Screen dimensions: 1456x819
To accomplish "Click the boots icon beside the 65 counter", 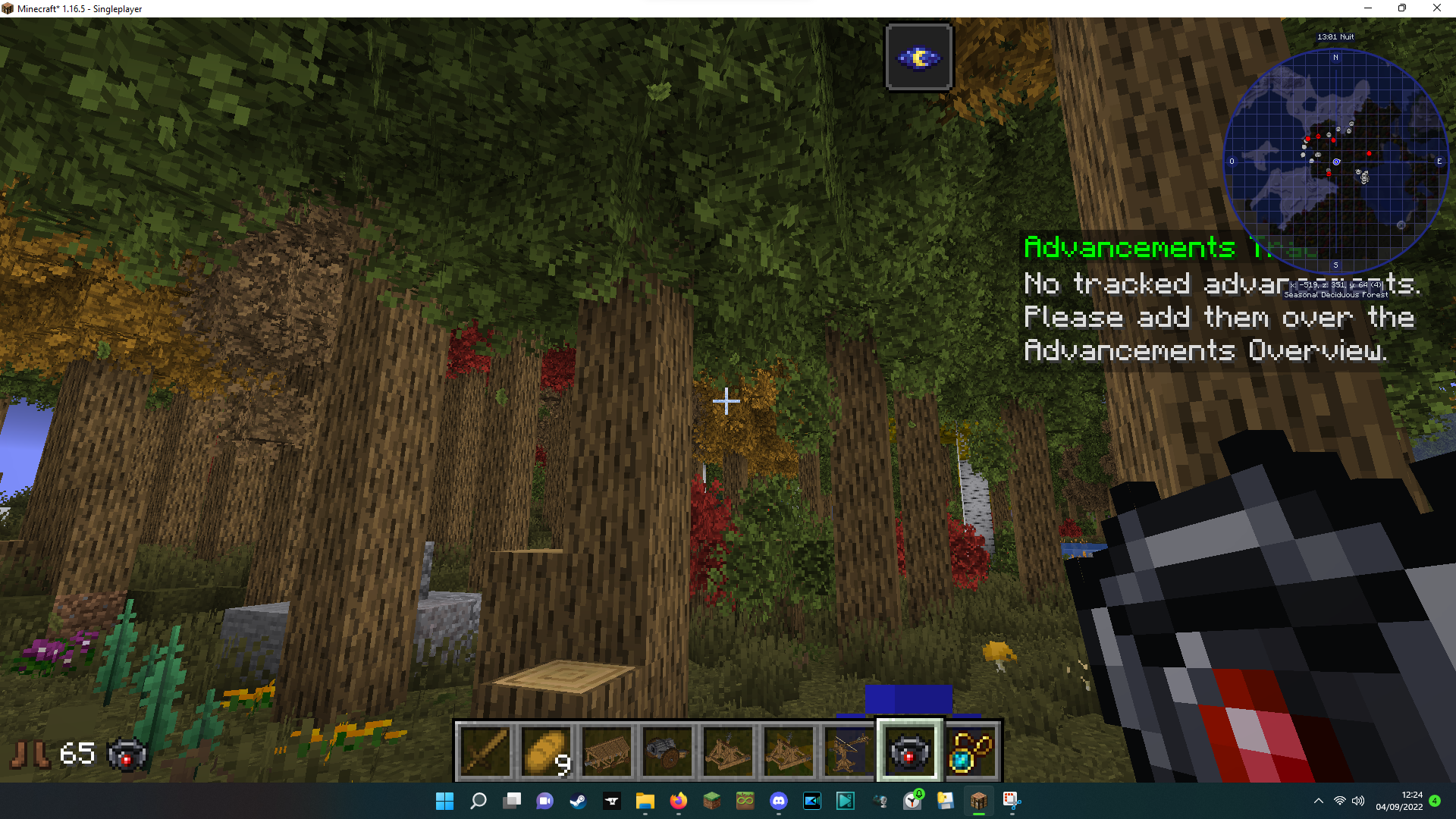I will click(x=32, y=752).
